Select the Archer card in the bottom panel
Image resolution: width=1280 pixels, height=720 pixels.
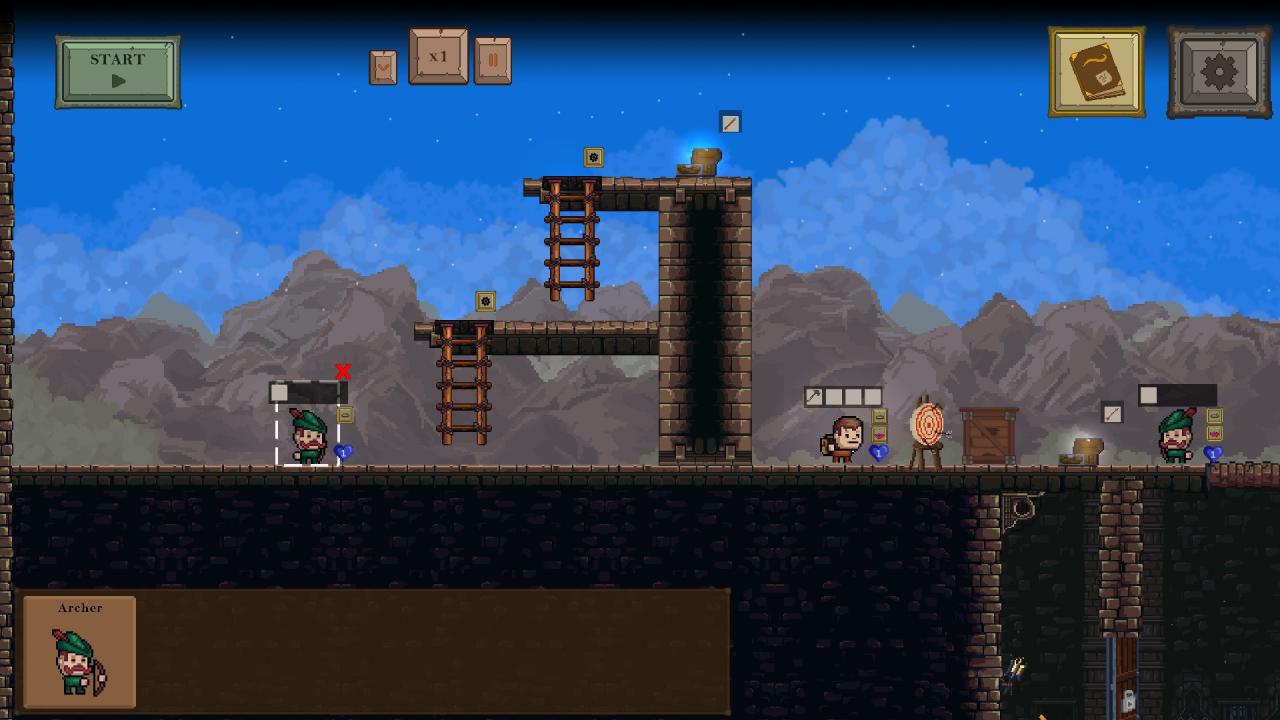(x=80, y=652)
